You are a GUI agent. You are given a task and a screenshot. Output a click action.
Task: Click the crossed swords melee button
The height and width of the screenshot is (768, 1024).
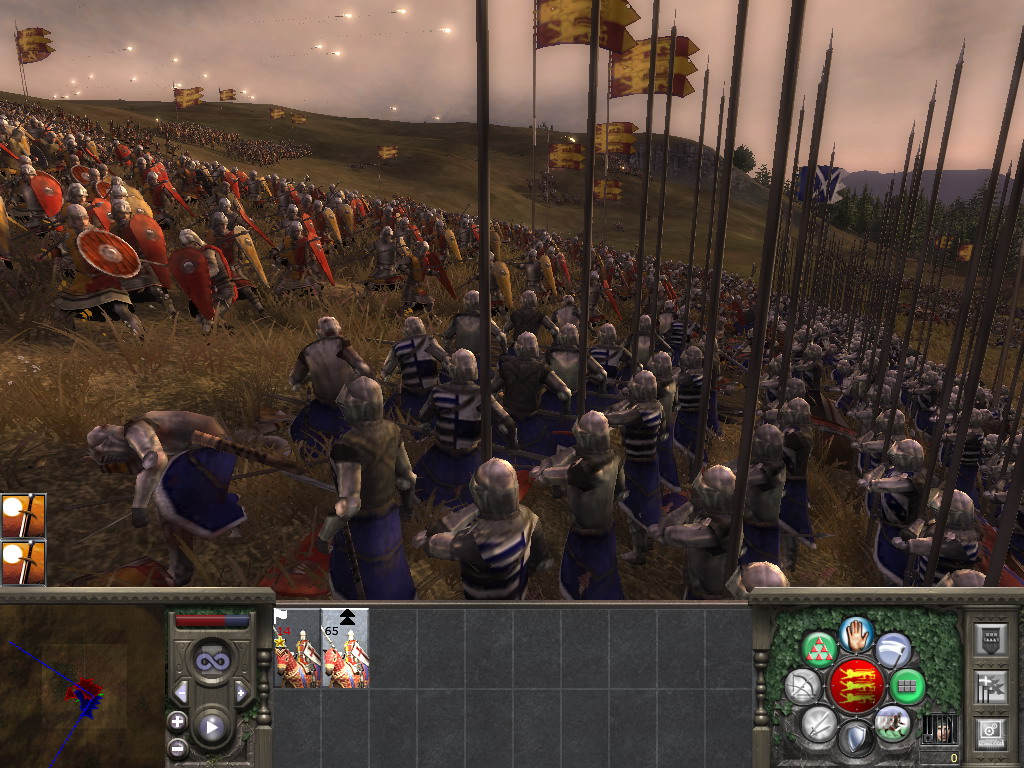pos(819,723)
